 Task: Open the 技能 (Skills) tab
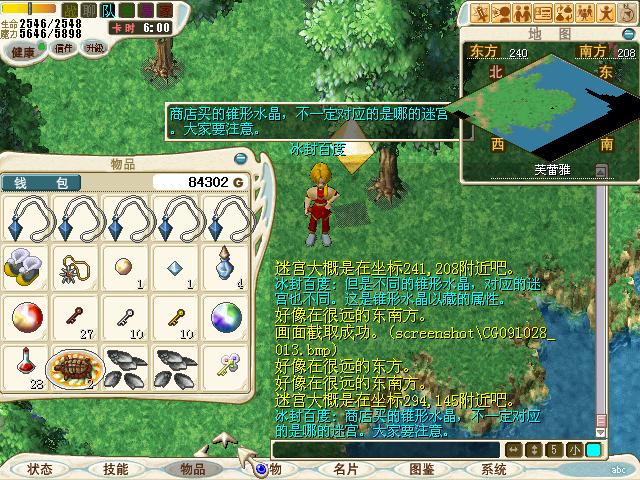115,468
